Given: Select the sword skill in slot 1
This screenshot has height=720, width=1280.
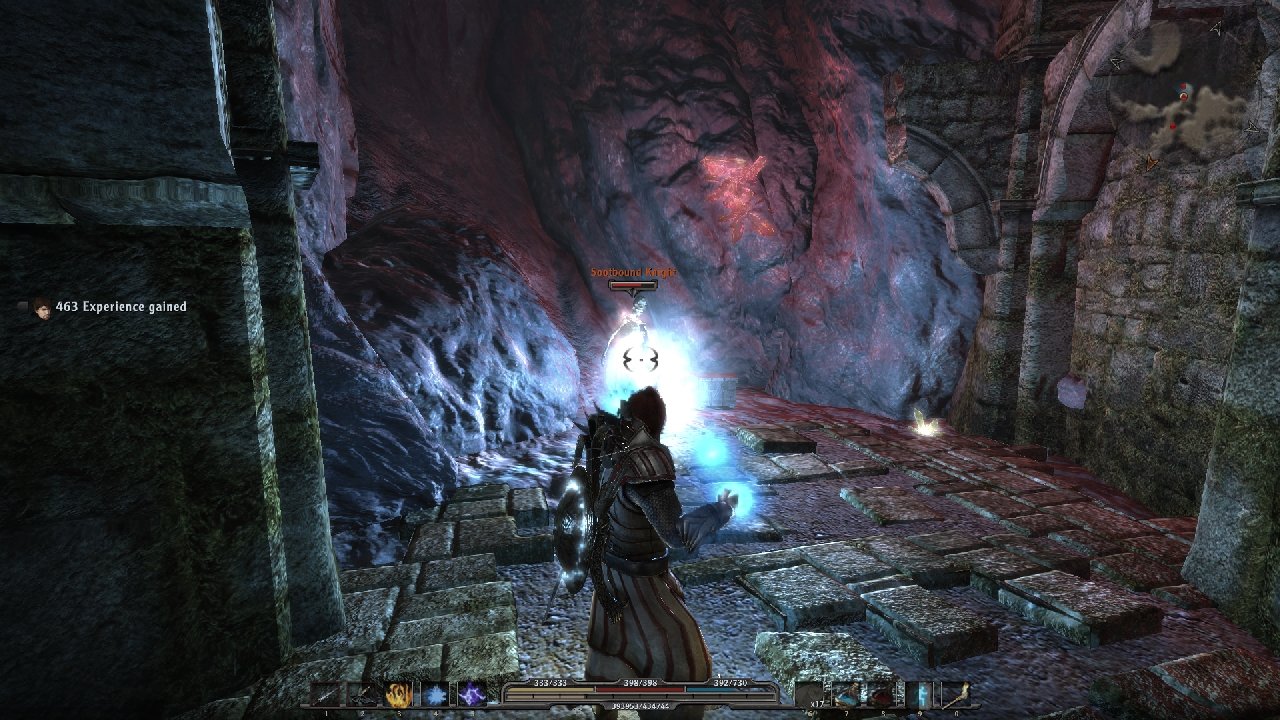Looking at the screenshot, I should click(328, 695).
